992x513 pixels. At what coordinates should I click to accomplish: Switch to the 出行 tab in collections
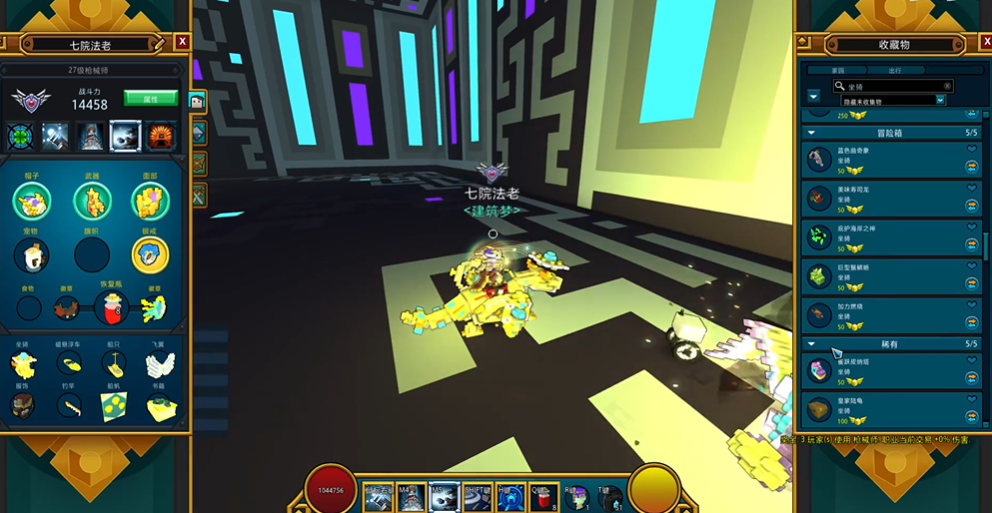coord(894,70)
